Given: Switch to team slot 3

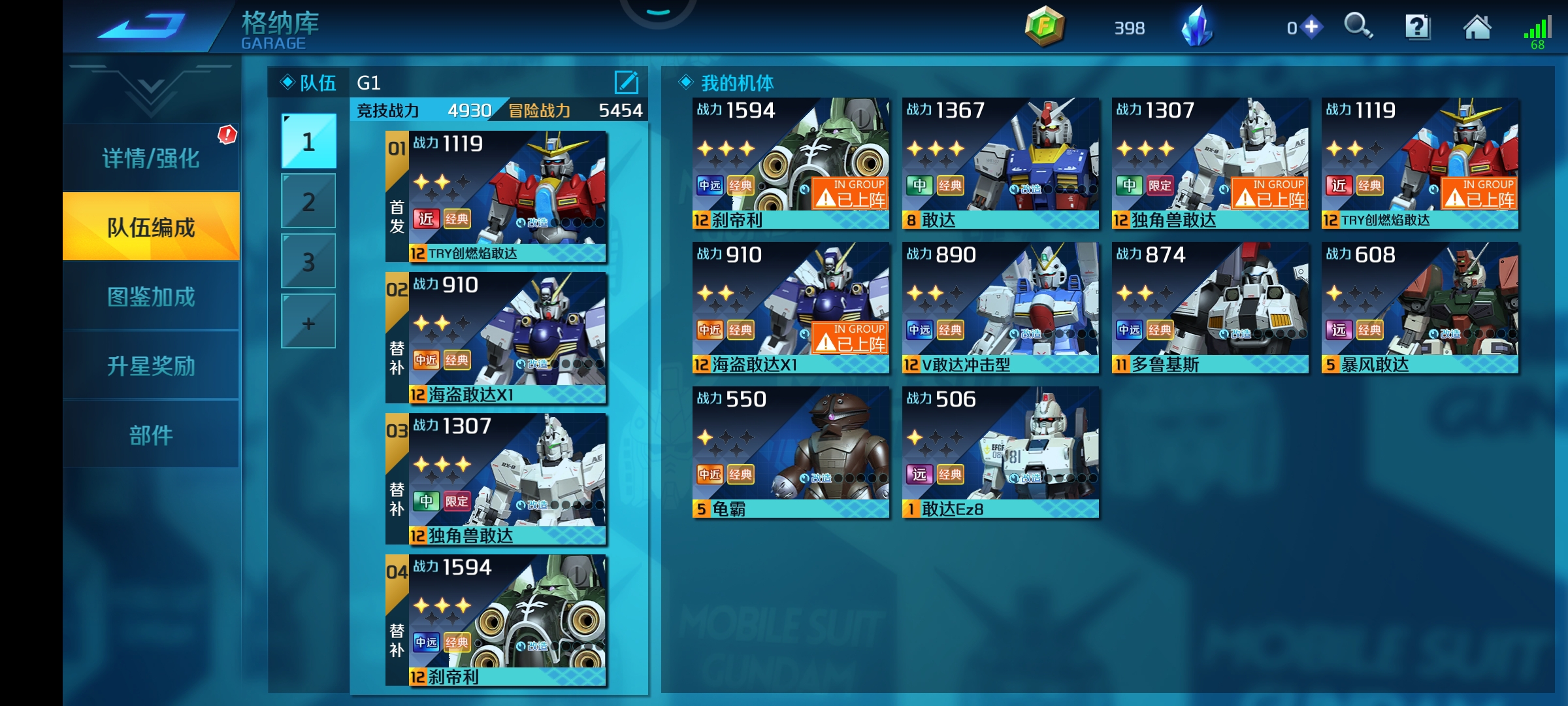Looking at the screenshot, I should [308, 261].
